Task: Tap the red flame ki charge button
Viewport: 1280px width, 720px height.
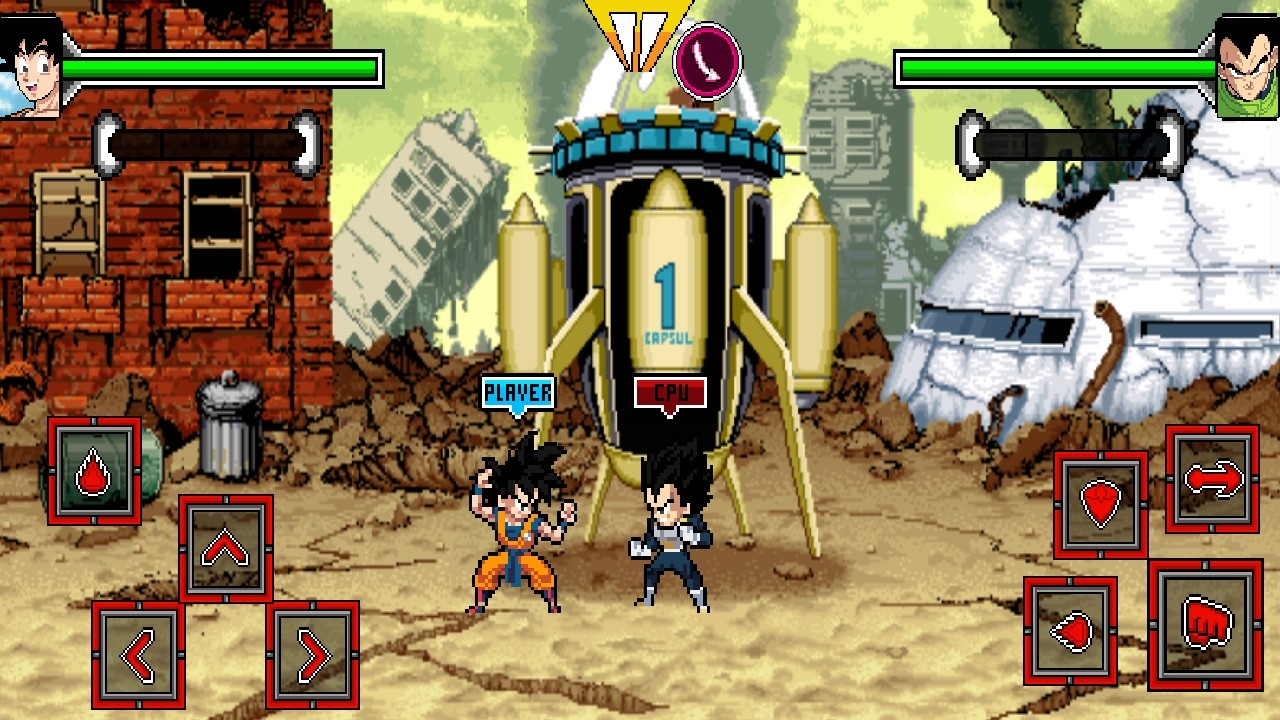Action: tap(94, 471)
